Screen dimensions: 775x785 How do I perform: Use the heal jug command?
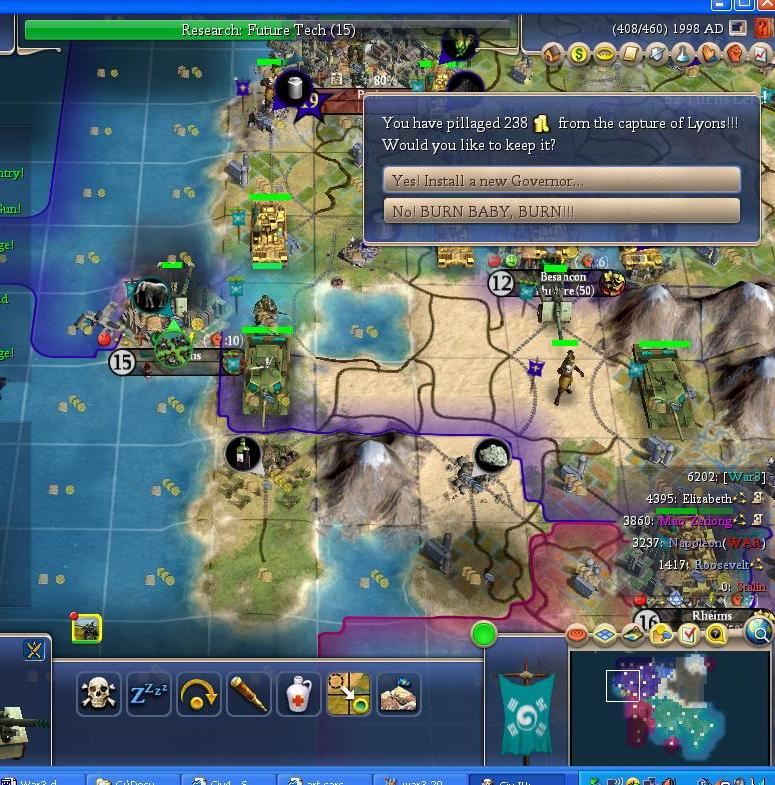298,693
